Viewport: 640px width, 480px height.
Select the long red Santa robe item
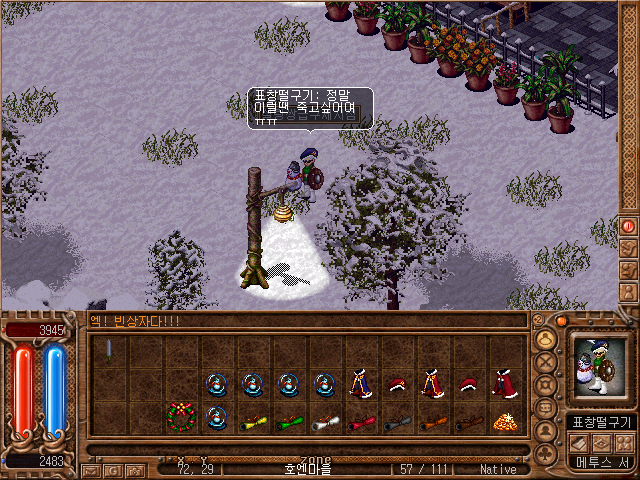point(503,384)
